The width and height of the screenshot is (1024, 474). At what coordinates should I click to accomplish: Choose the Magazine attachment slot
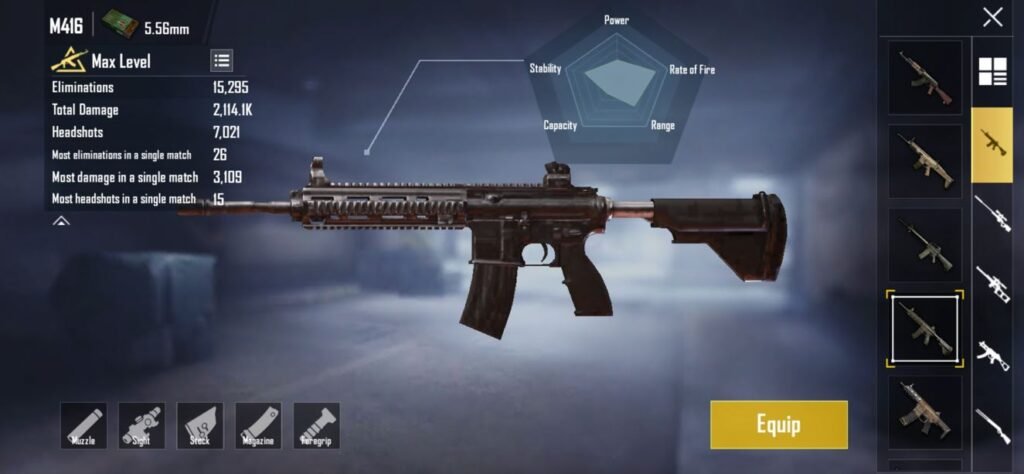pyautogui.click(x=258, y=425)
